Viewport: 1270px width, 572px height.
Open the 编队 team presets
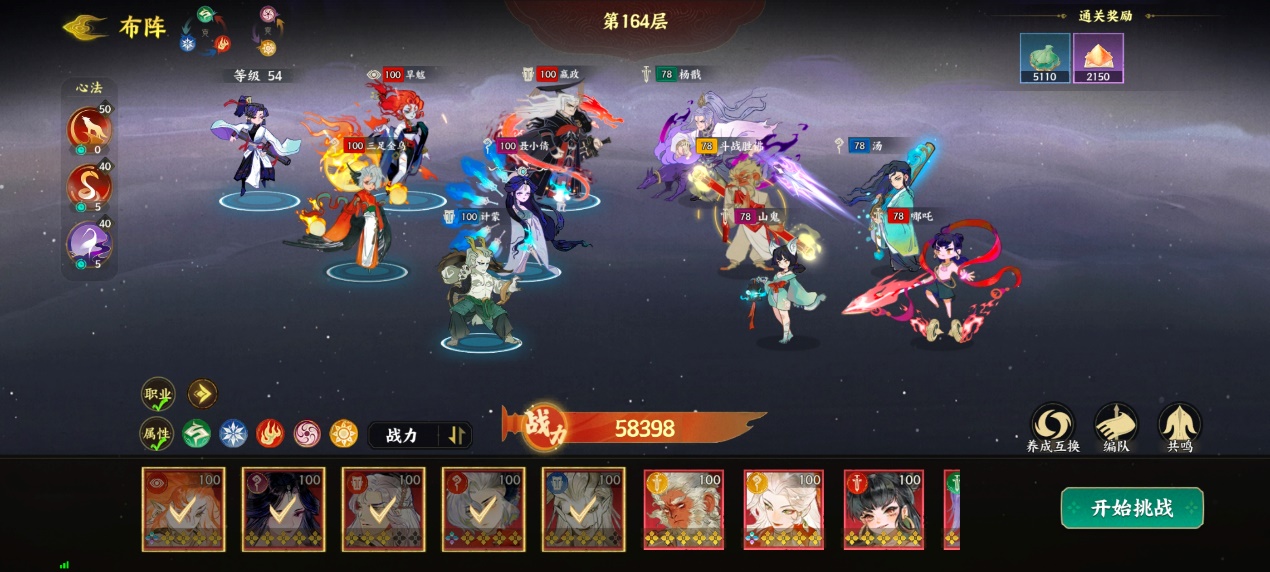(1115, 424)
